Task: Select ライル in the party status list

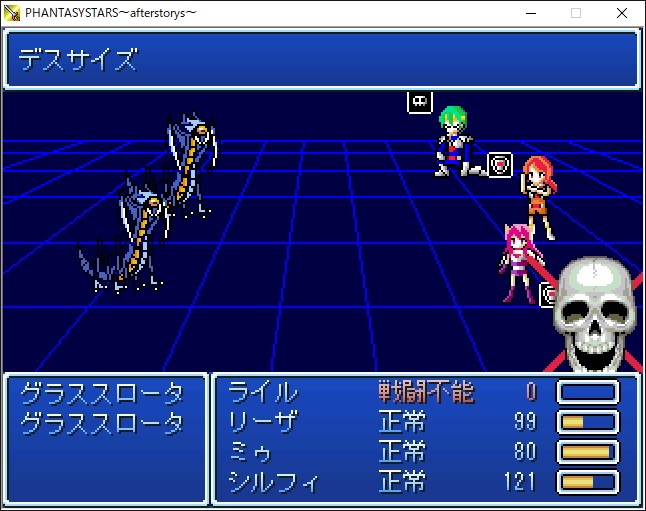Action: tap(263, 392)
